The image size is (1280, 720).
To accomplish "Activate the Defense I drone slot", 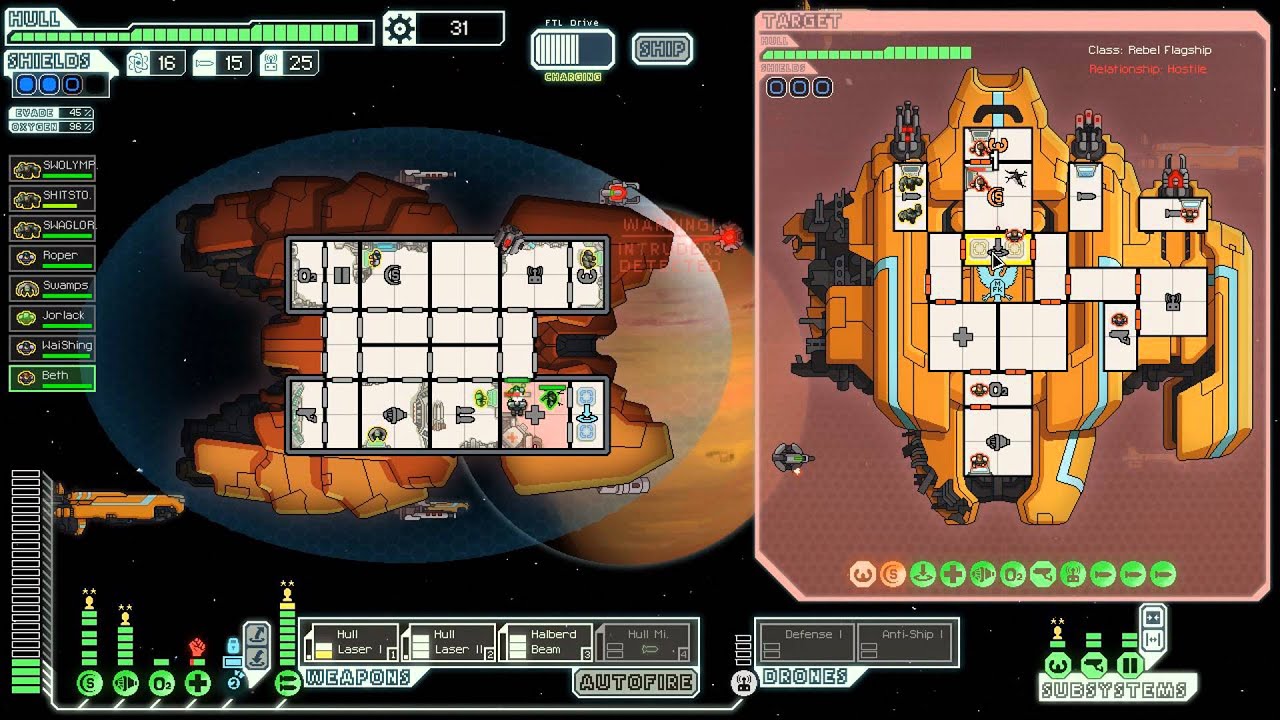I will coord(807,642).
